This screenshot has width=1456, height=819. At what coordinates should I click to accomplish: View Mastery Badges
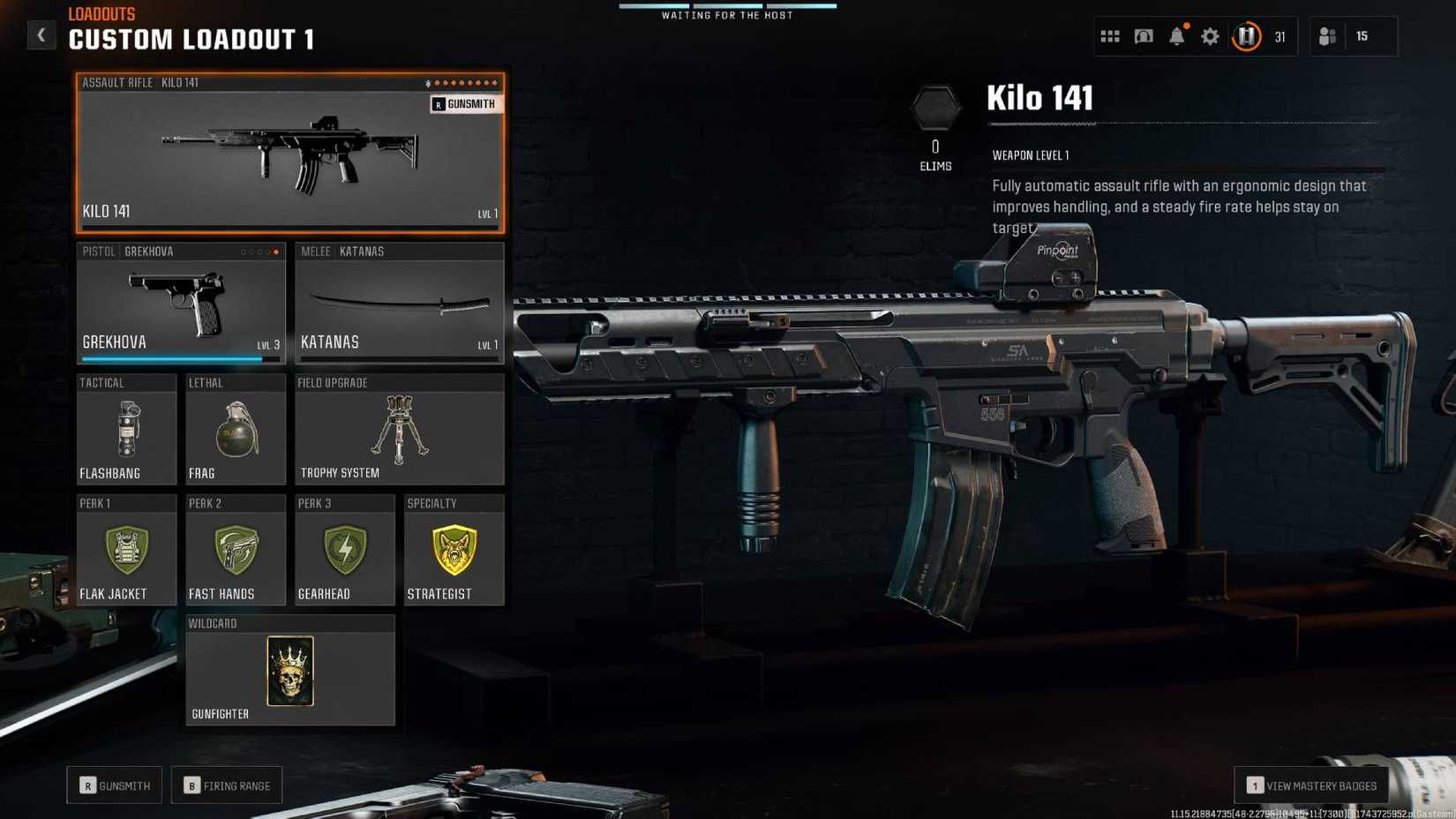[1311, 785]
